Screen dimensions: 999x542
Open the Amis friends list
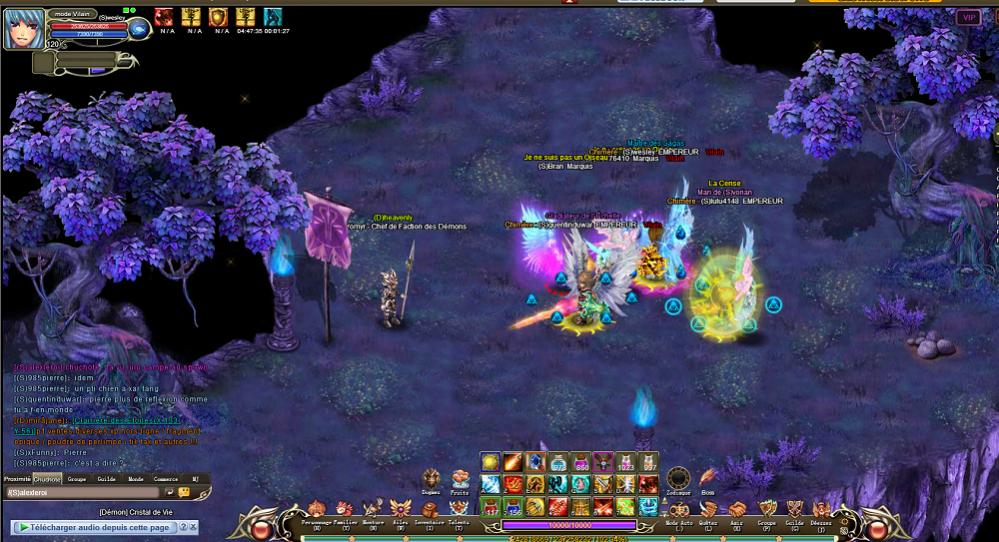pos(737,510)
